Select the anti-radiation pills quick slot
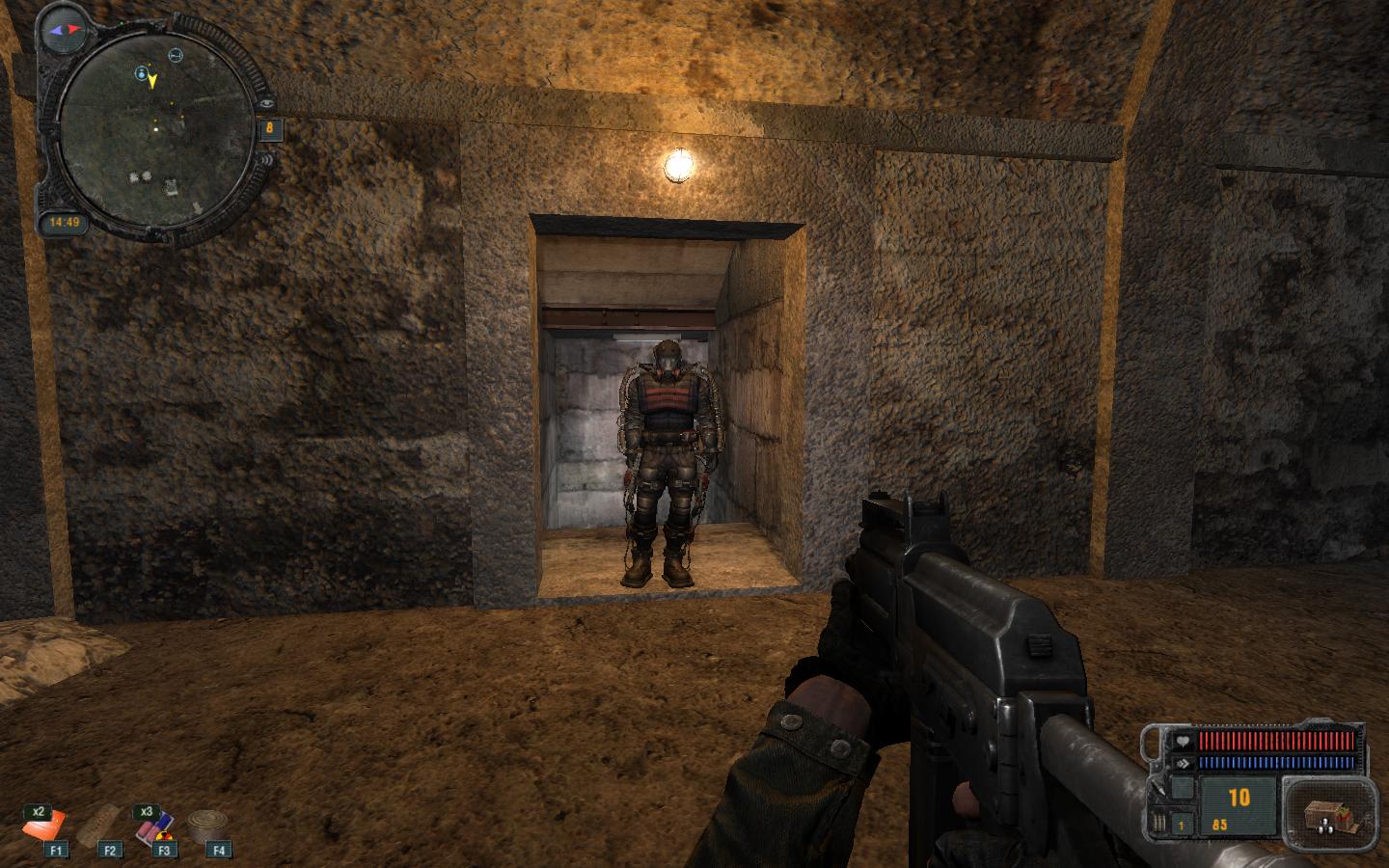This screenshot has height=868, width=1389. coord(152,826)
